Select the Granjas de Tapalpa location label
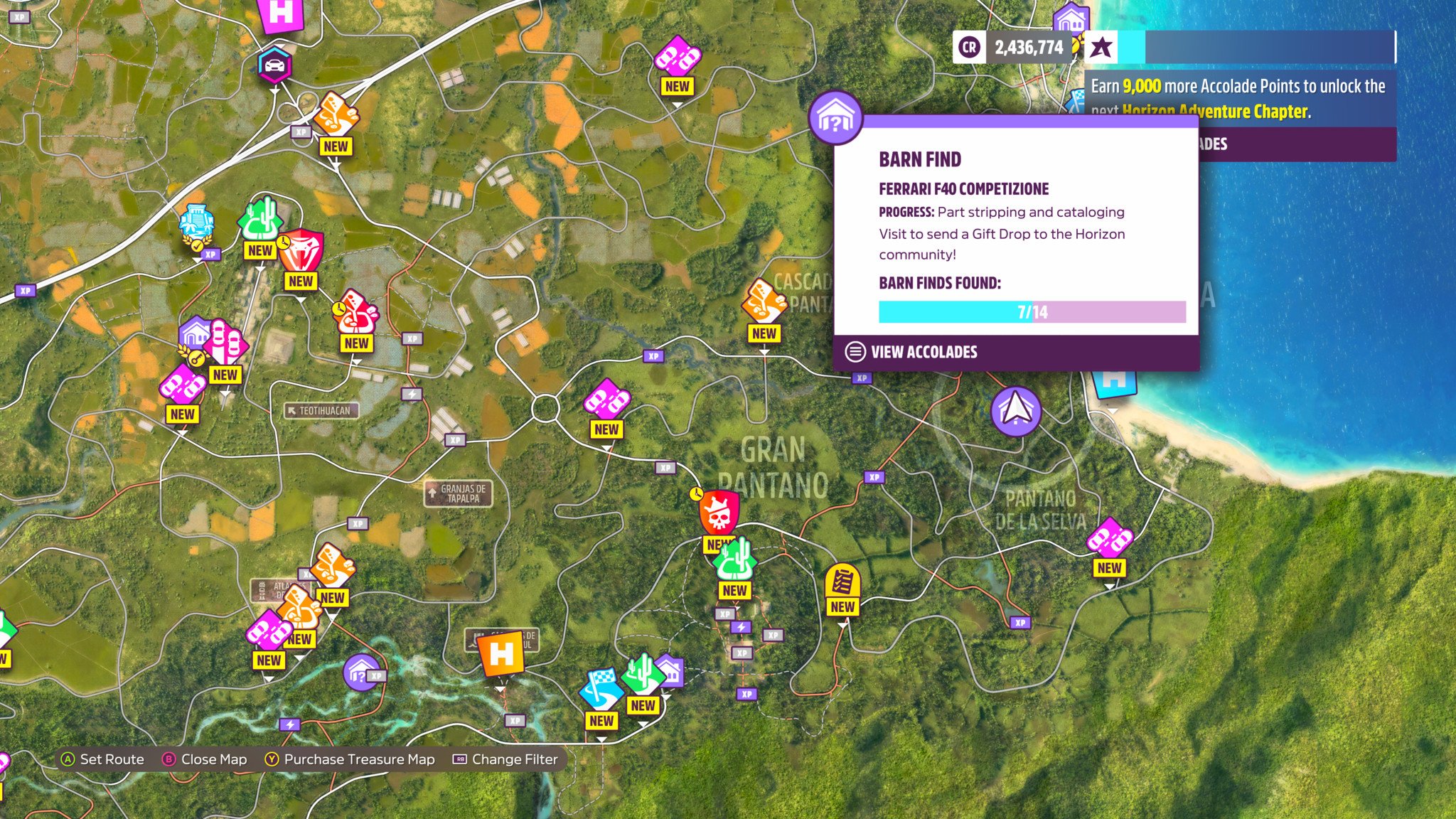The image size is (1456, 819). click(459, 493)
